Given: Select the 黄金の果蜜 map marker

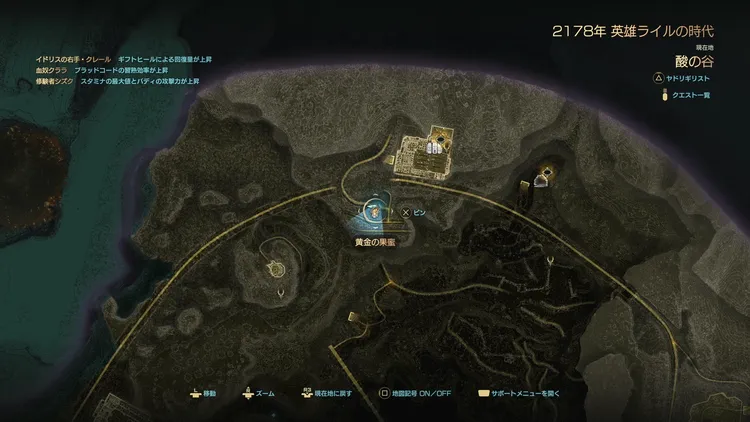Looking at the screenshot, I should (373, 211).
